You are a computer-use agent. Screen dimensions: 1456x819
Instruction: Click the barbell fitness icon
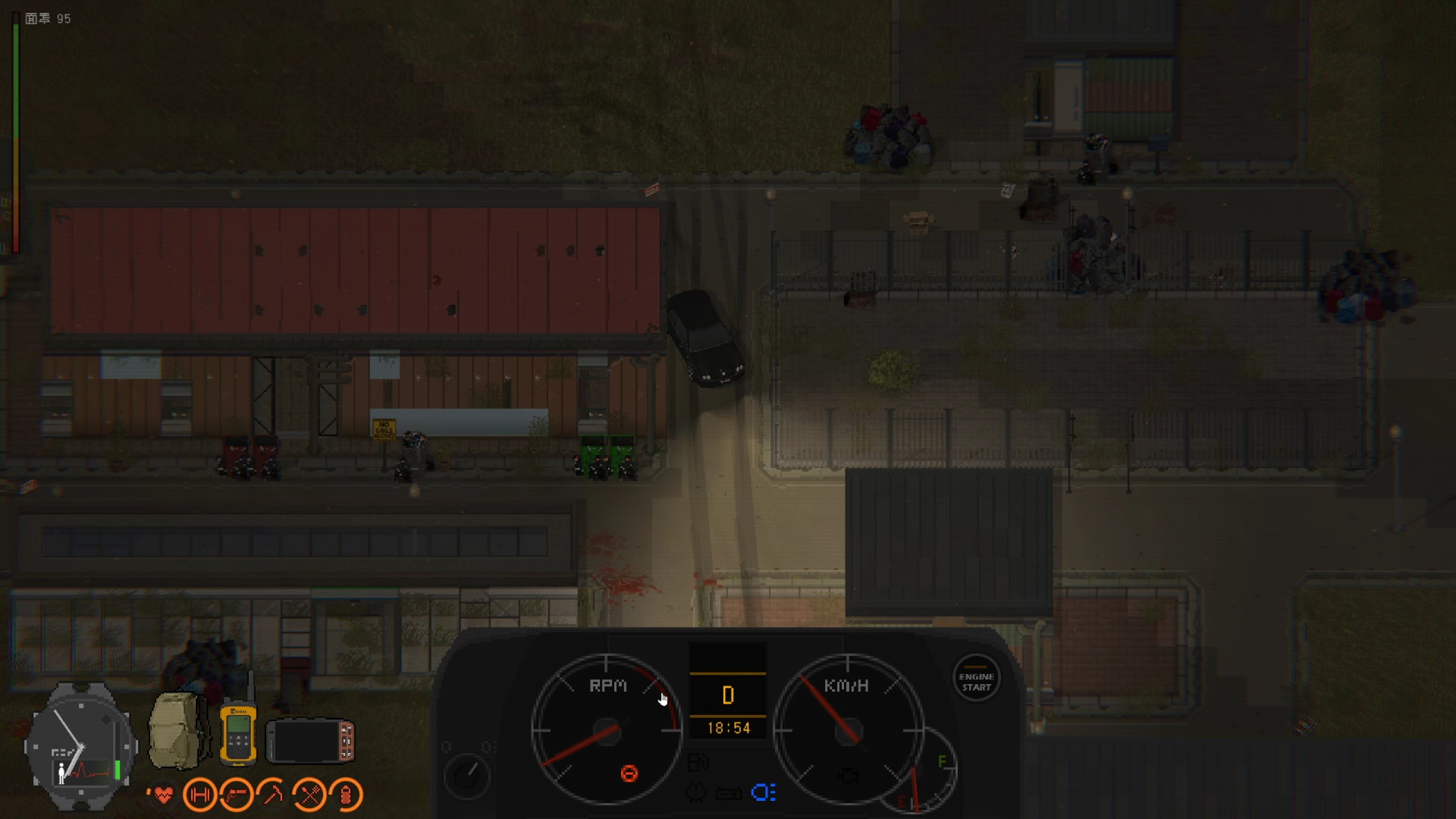199,794
